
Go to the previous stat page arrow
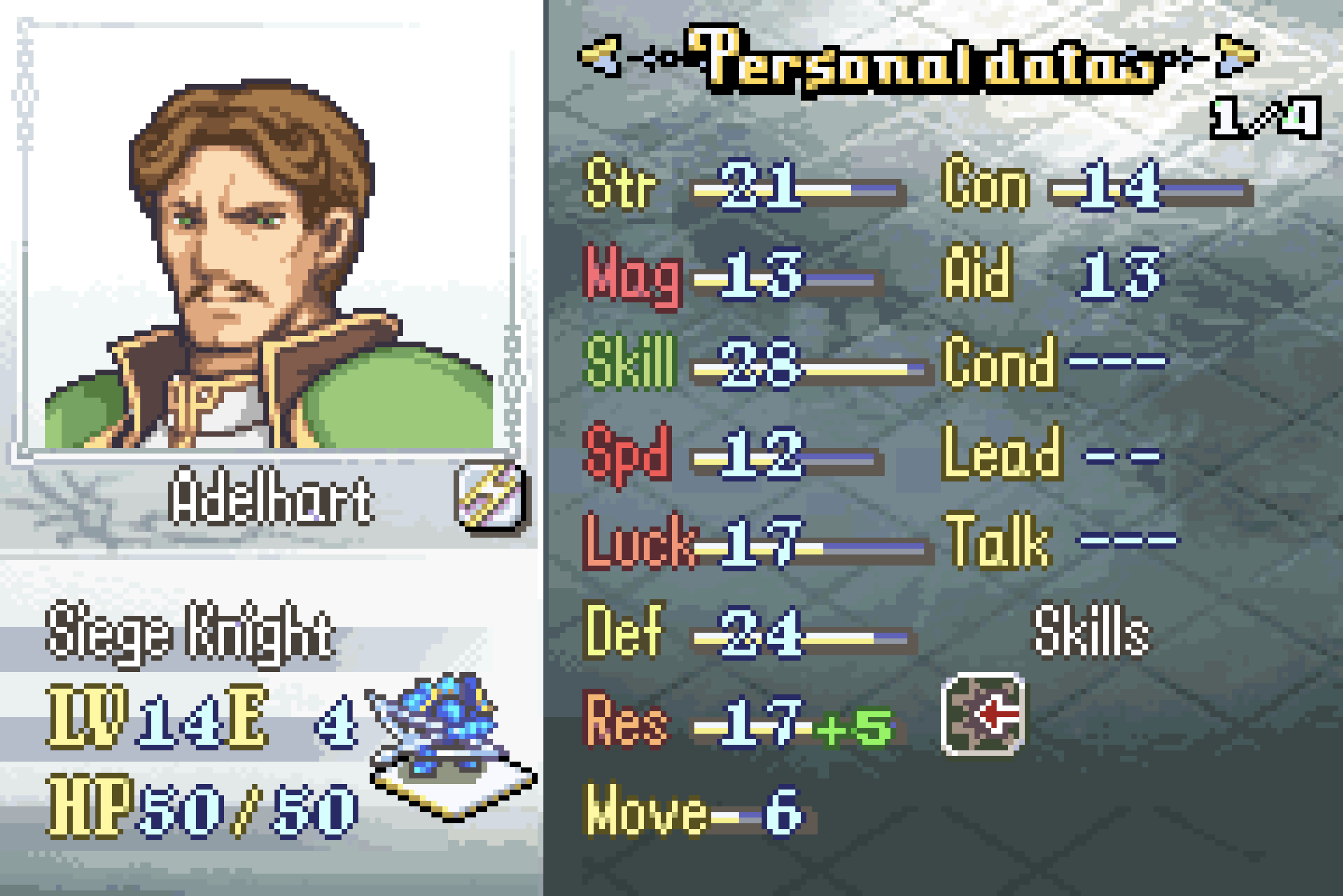pos(599,57)
